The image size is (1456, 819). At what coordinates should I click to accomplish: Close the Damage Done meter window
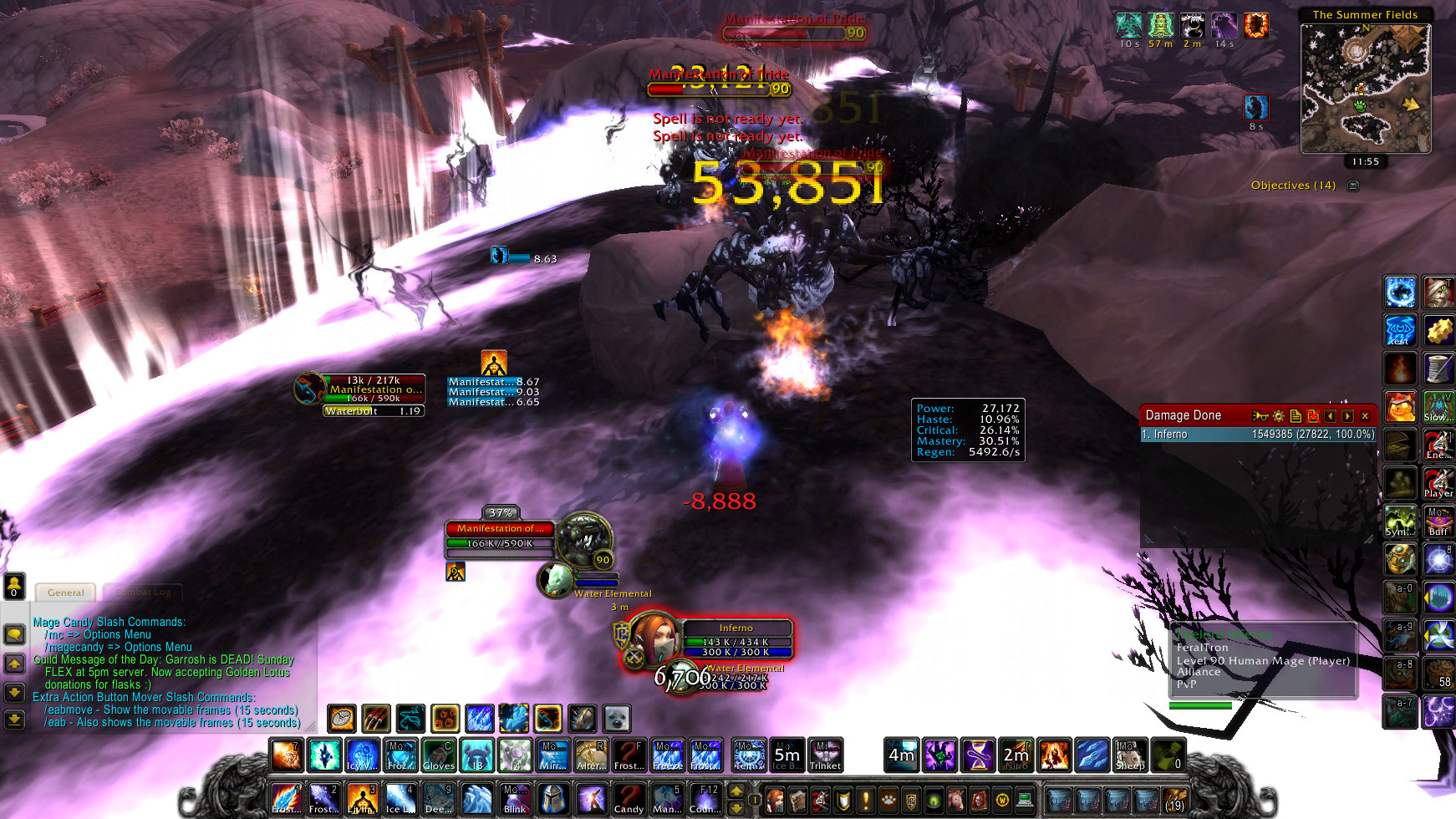(1365, 415)
